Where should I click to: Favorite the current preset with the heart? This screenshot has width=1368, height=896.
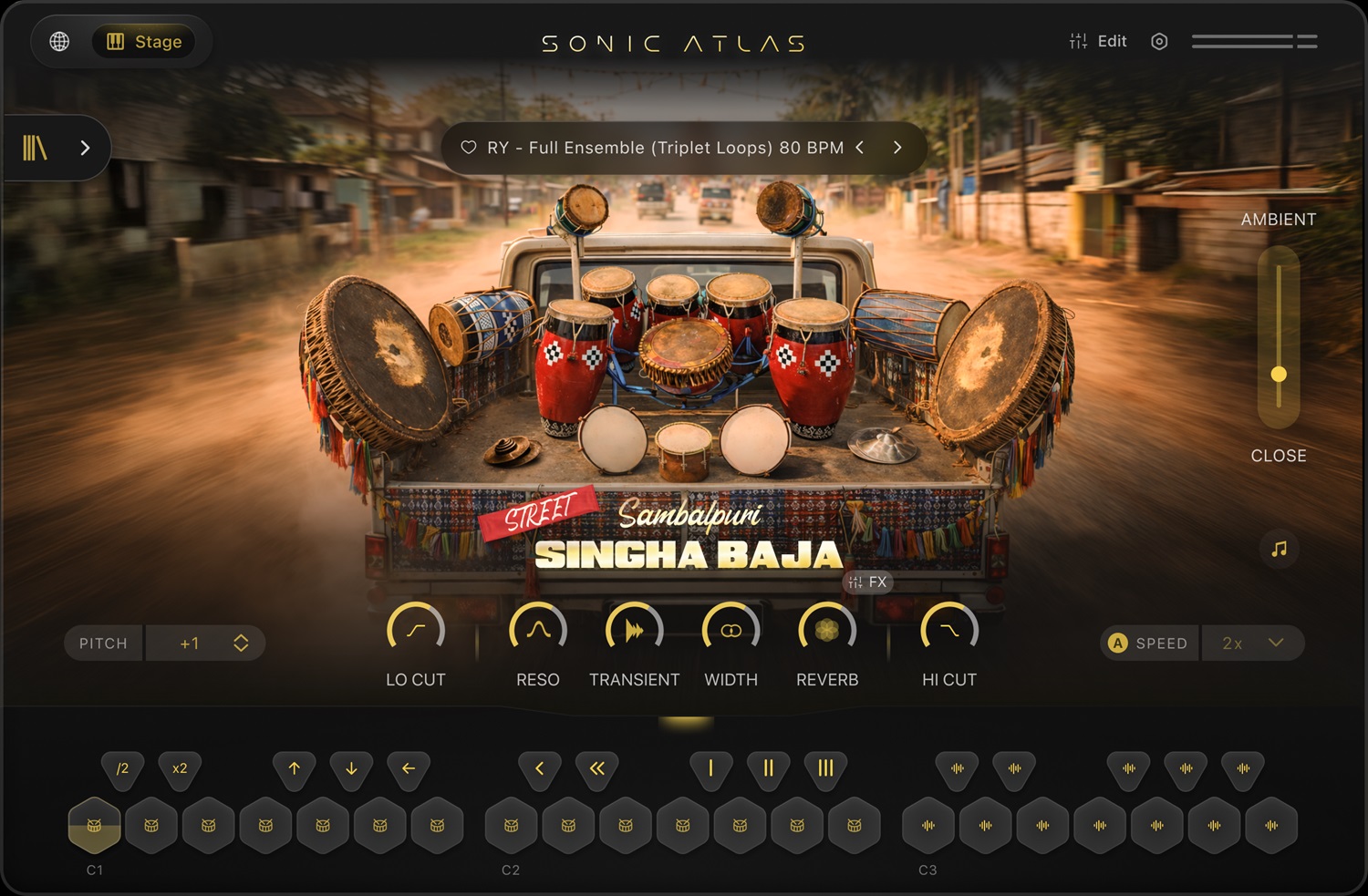469,147
